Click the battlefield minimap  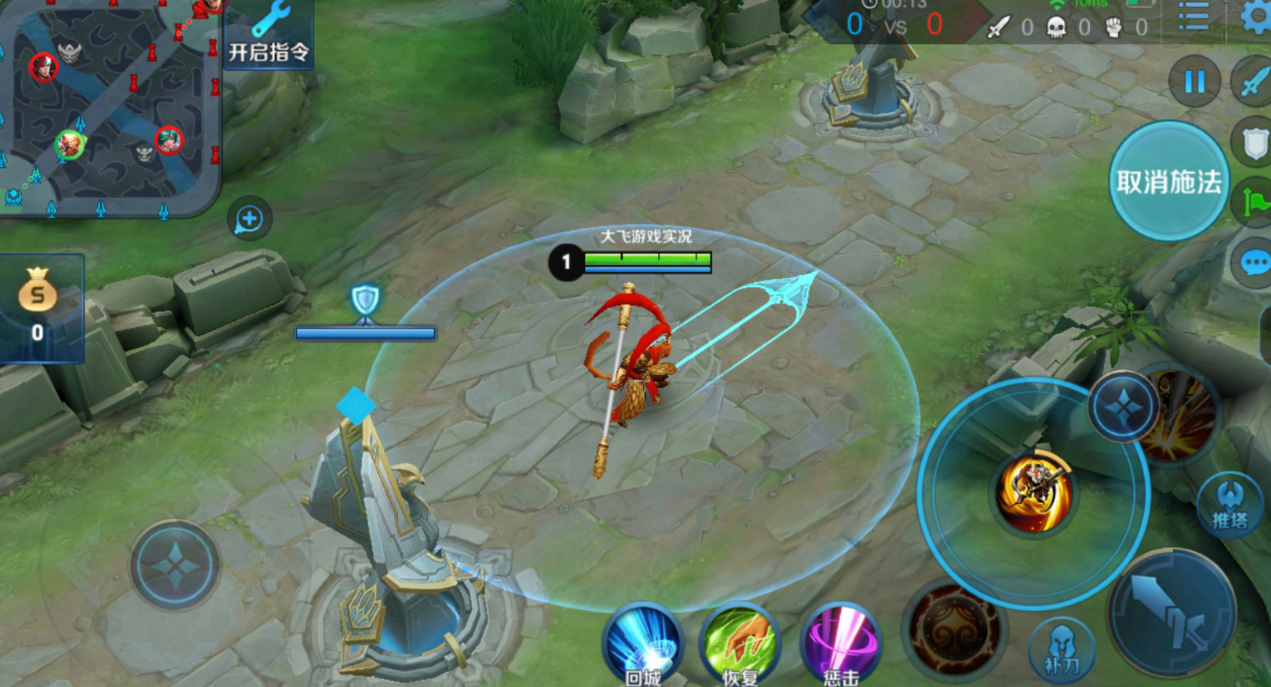coord(108,107)
